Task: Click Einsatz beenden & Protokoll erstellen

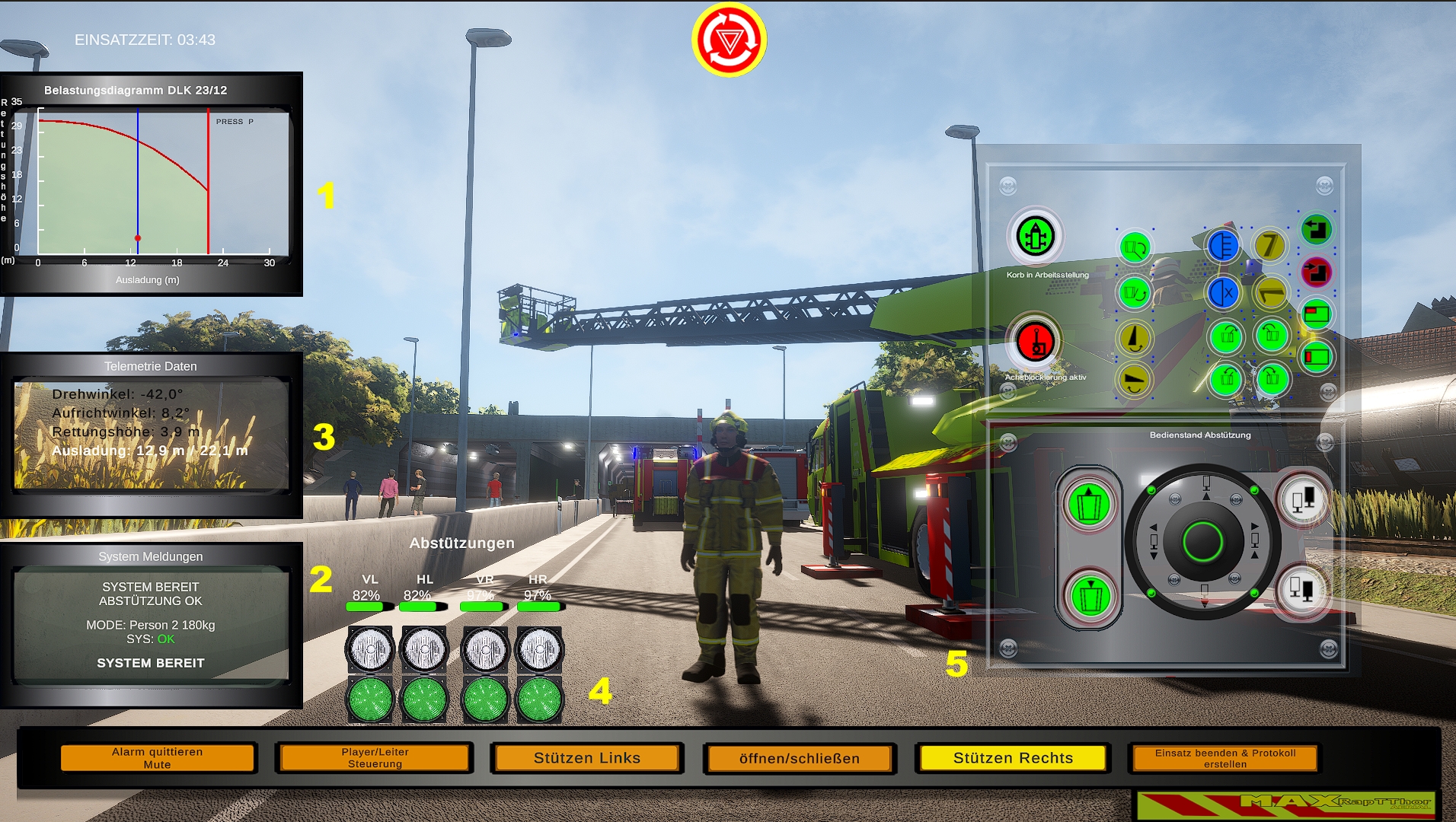Action: 1223,758
